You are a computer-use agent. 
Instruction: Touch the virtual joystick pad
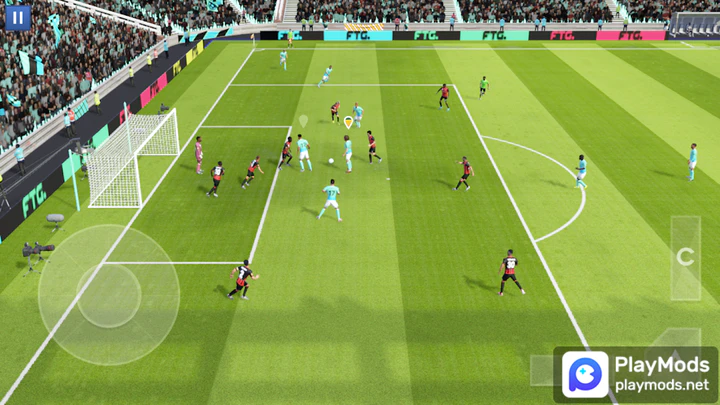(109, 295)
